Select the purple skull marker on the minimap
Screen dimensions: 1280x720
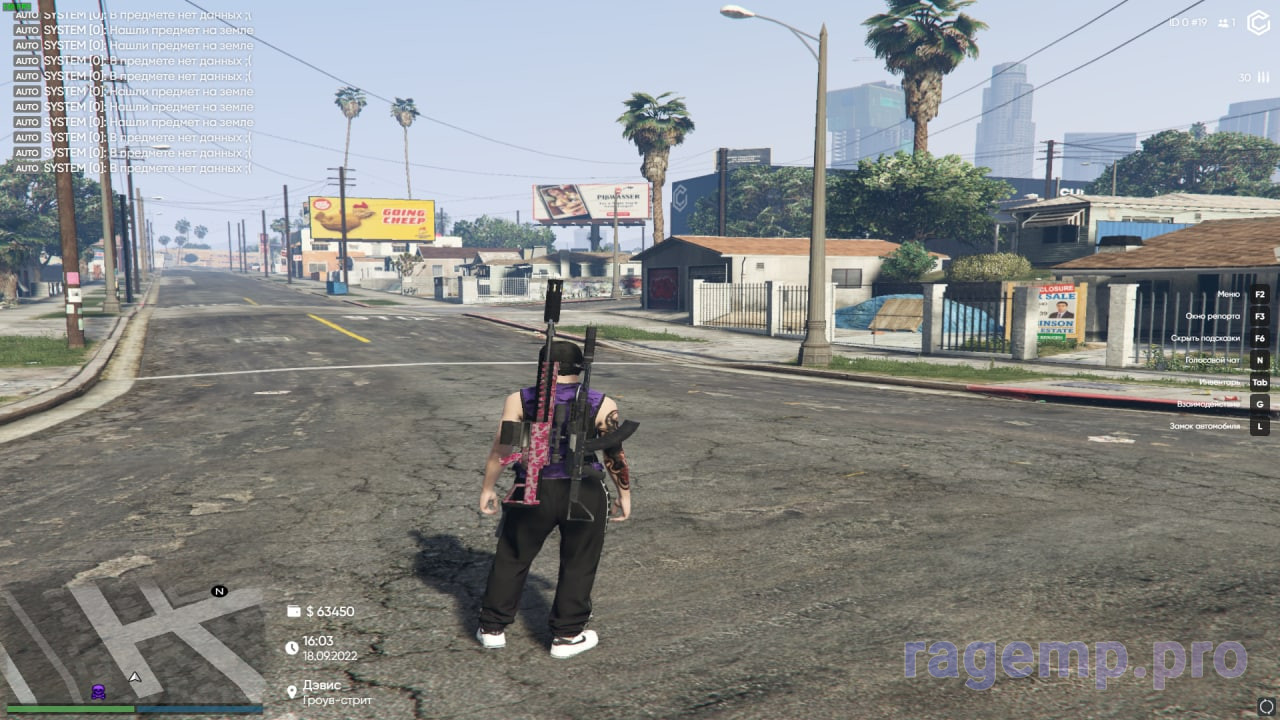tap(98, 691)
